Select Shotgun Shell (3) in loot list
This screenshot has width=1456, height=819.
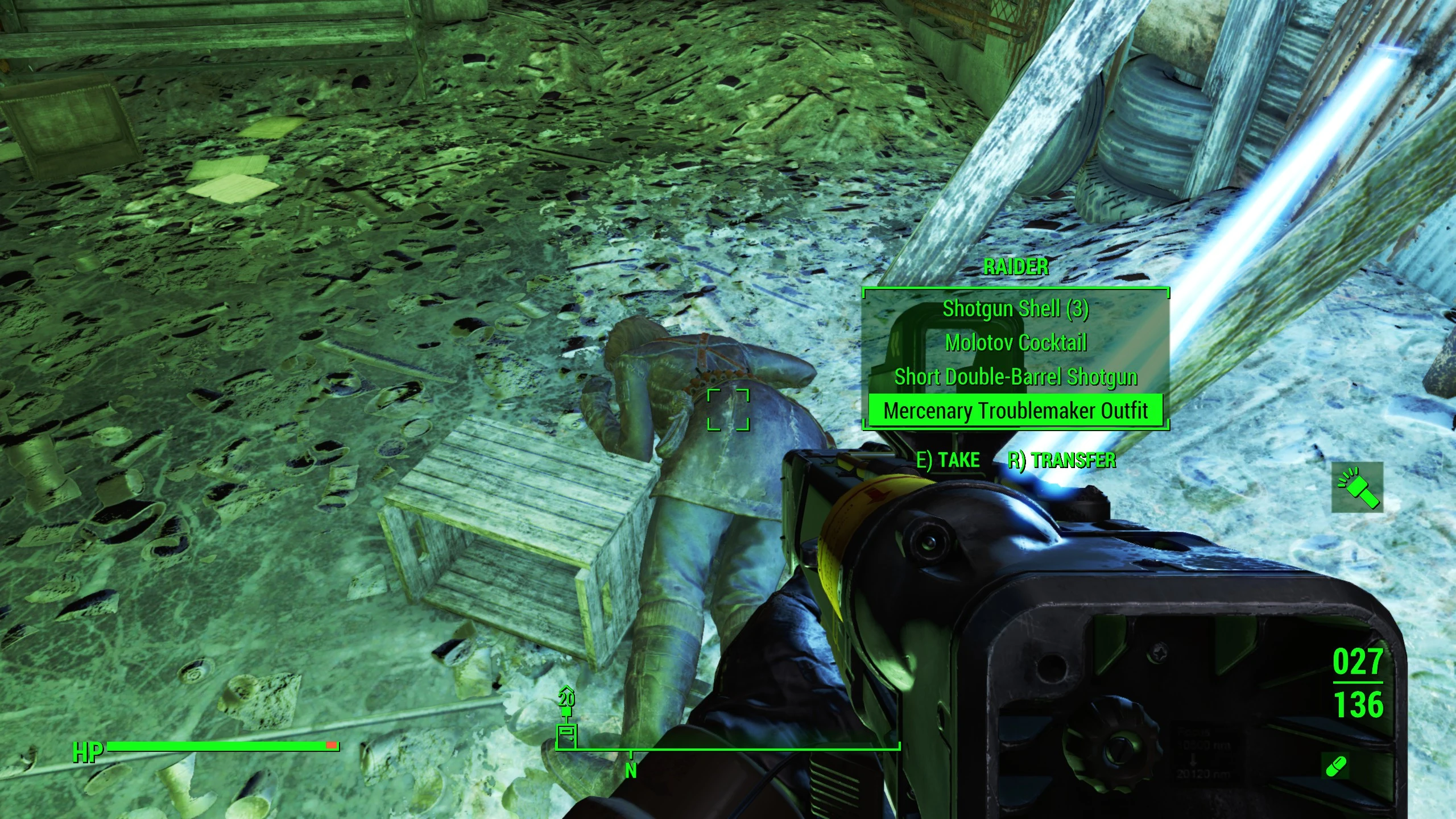click(1016, 309)
